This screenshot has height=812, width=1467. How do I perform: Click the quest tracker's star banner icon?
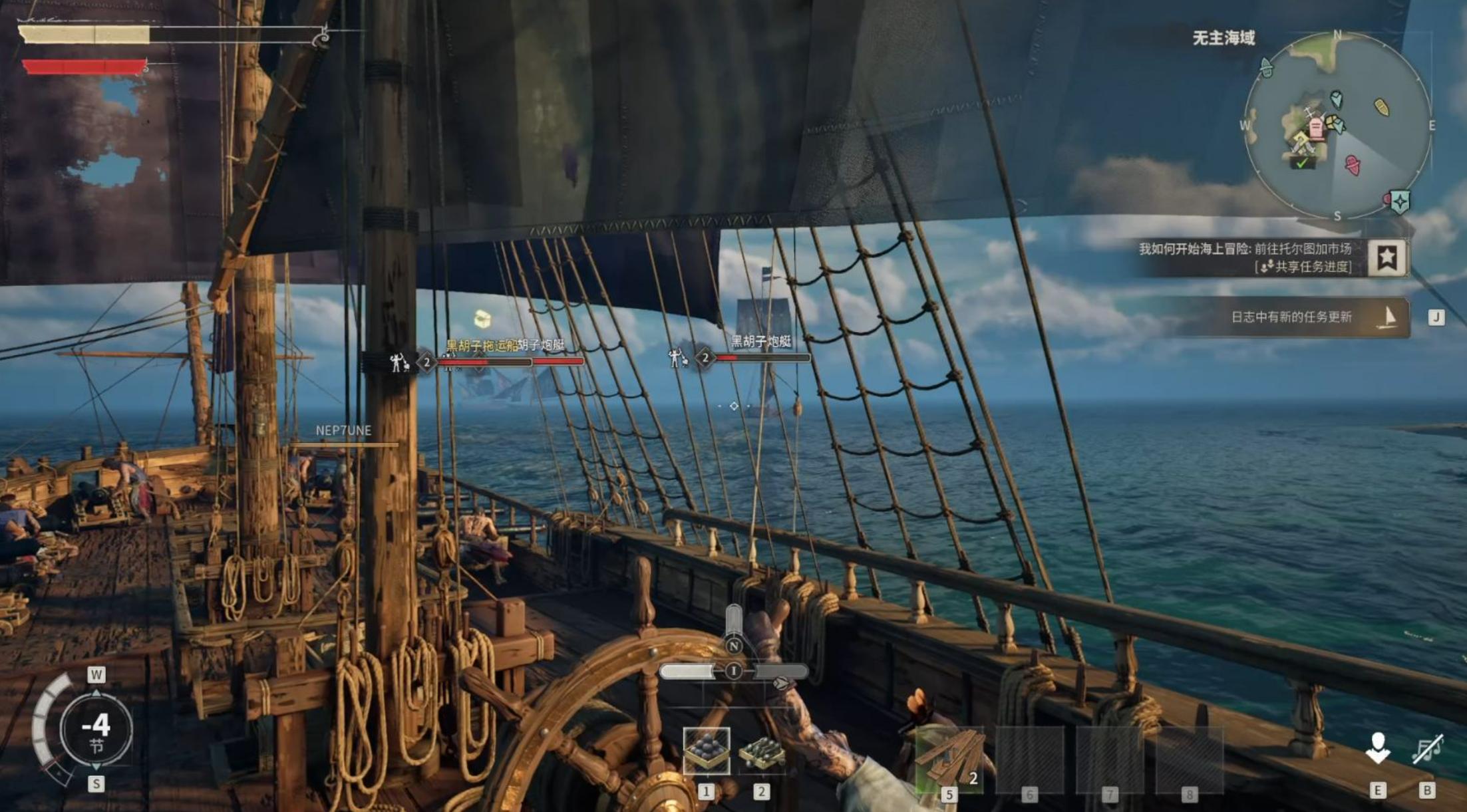pyautogui.click(x=1387, y=257)
